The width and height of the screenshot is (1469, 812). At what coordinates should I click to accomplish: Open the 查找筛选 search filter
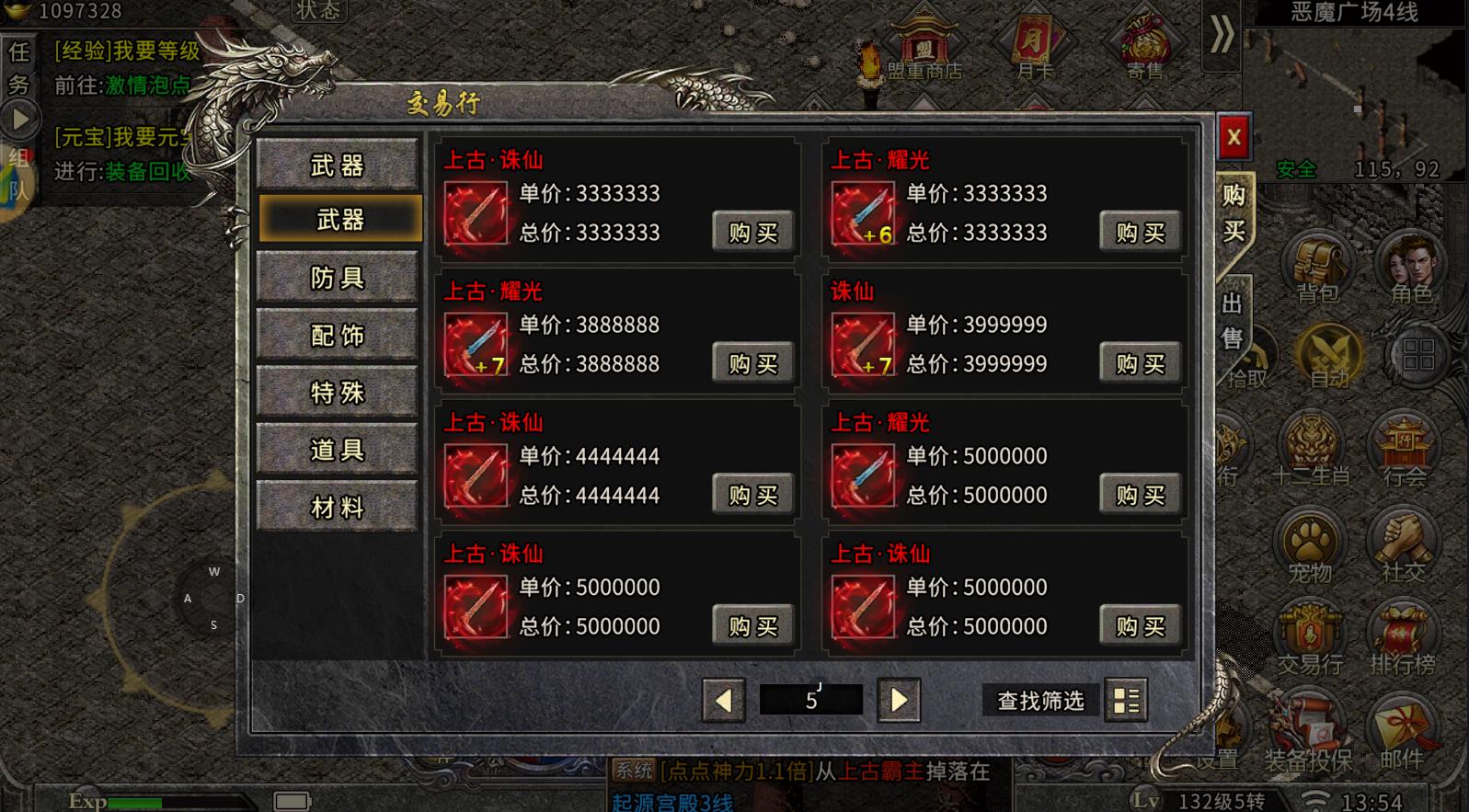tap(1040, 701)
